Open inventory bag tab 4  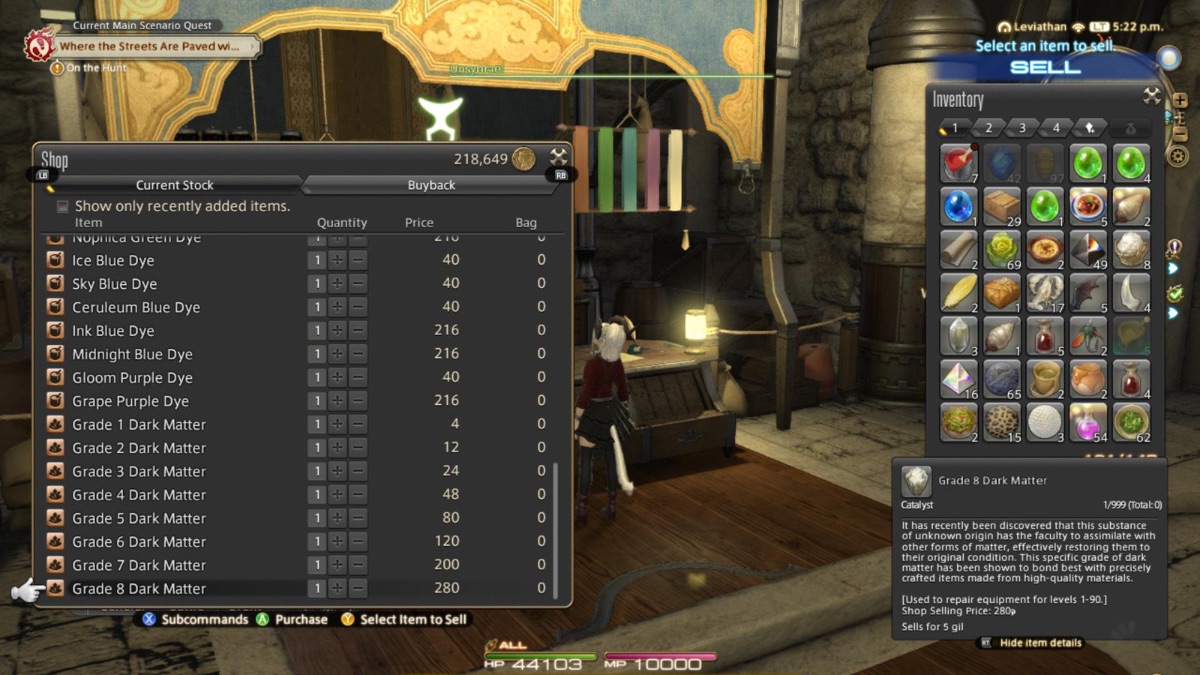pos(1056,128)
